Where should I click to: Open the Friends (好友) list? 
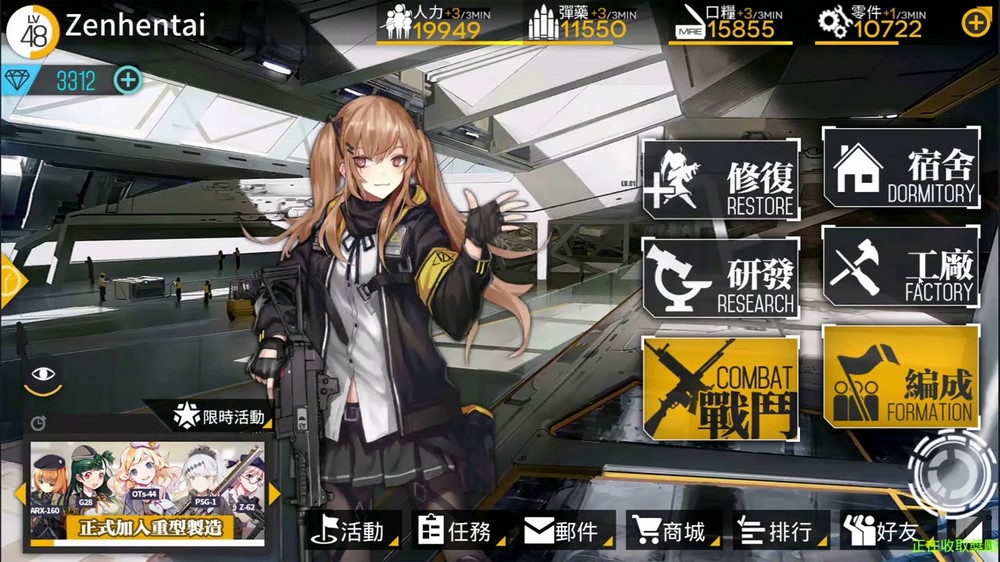coord(878,532)
